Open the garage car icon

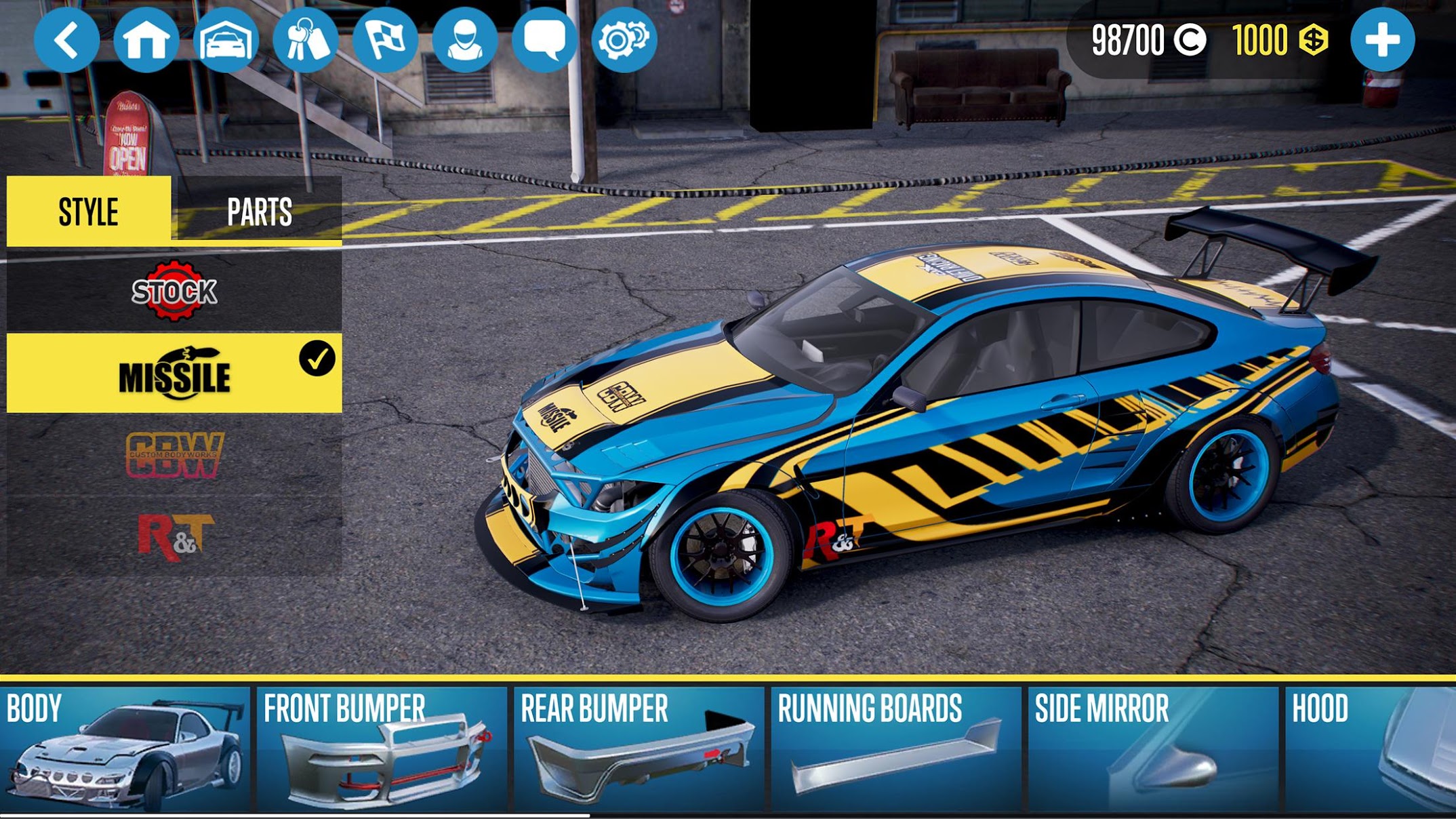coord(228,39)
